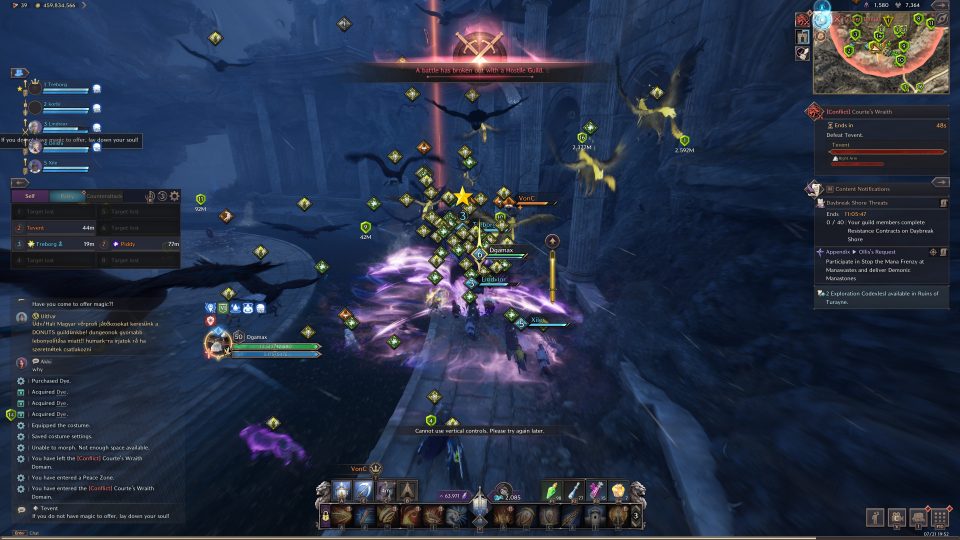Open target list settings gear
This screenshot has height=540, width=960.
pos(174,196)
